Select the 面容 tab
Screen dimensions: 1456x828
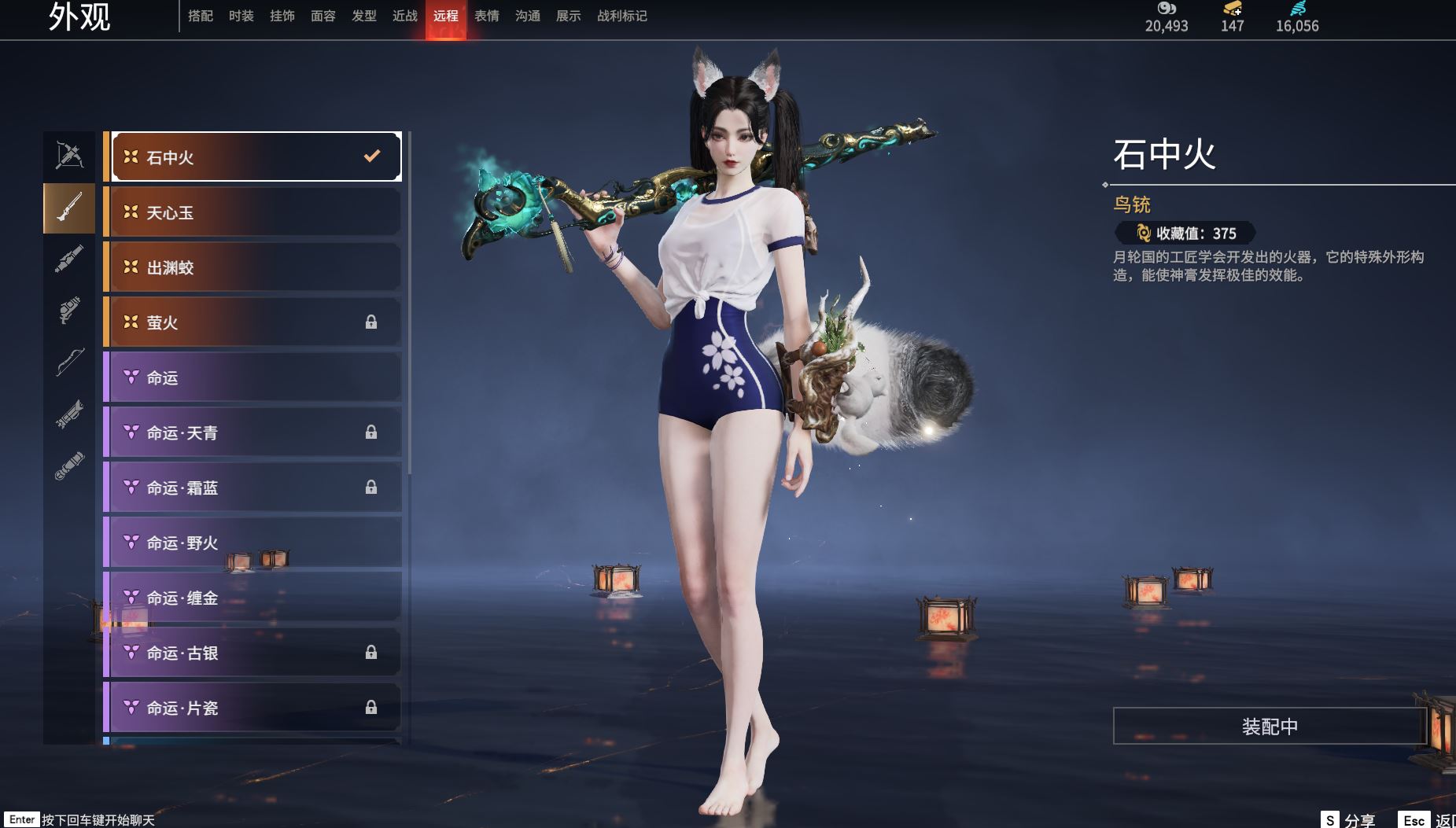click(323, 16)
